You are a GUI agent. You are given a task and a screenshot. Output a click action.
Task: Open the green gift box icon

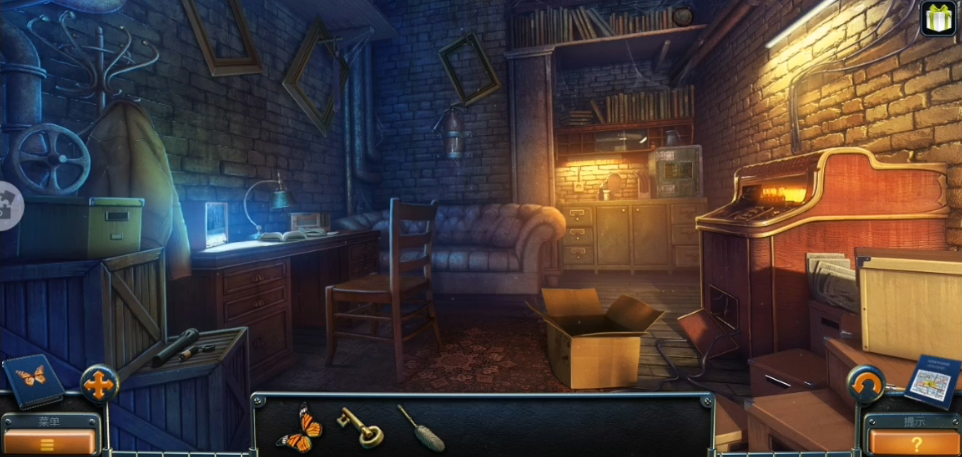pos(939,18)
